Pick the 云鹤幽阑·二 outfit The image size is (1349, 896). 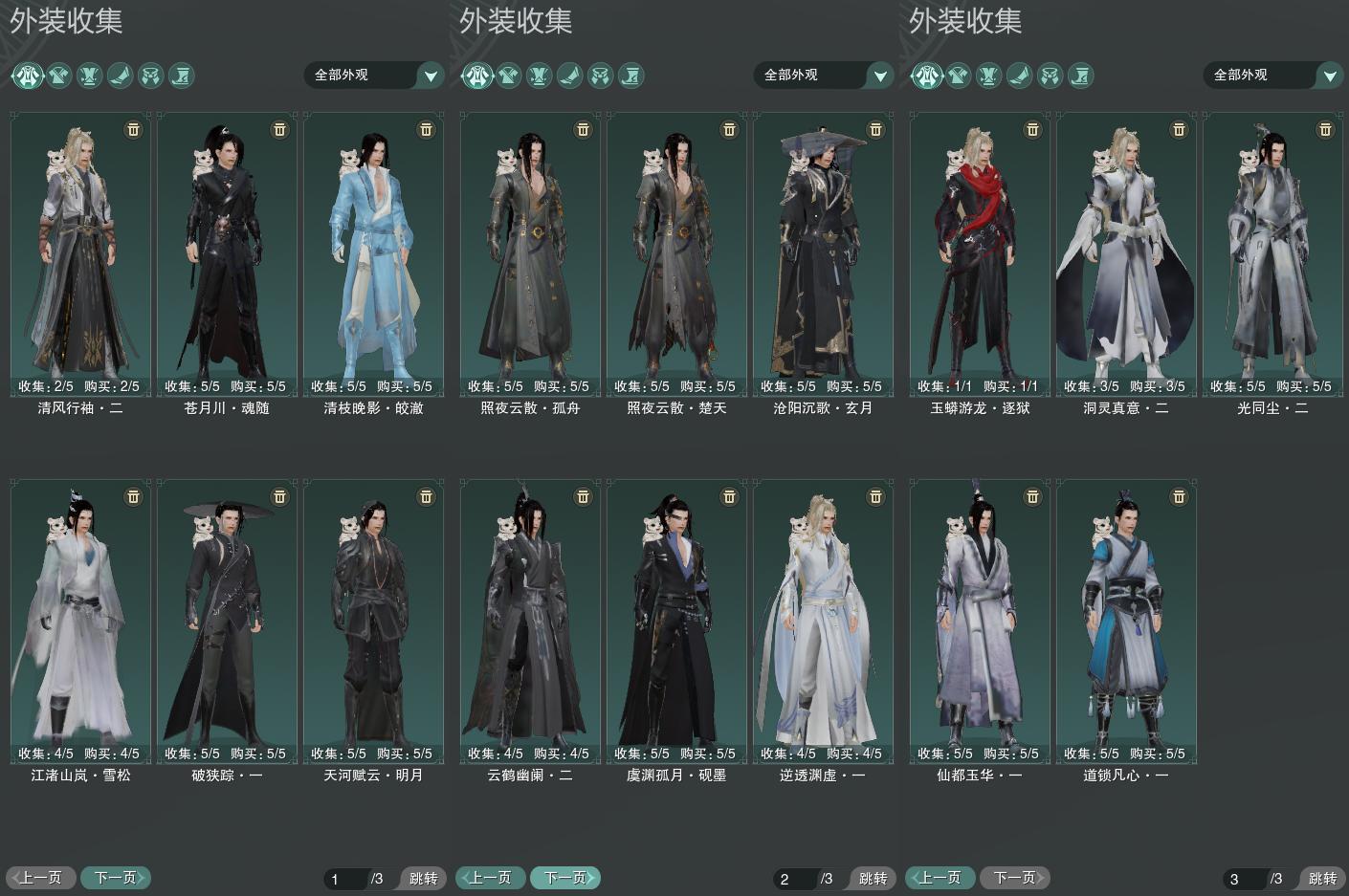coord(530,622)
